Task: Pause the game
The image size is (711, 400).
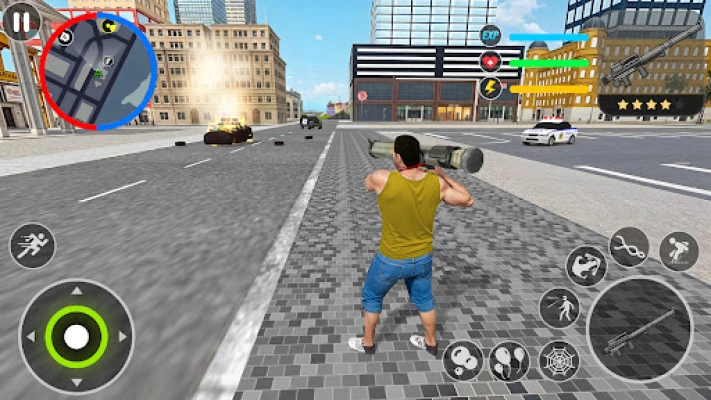Action: 22,19
